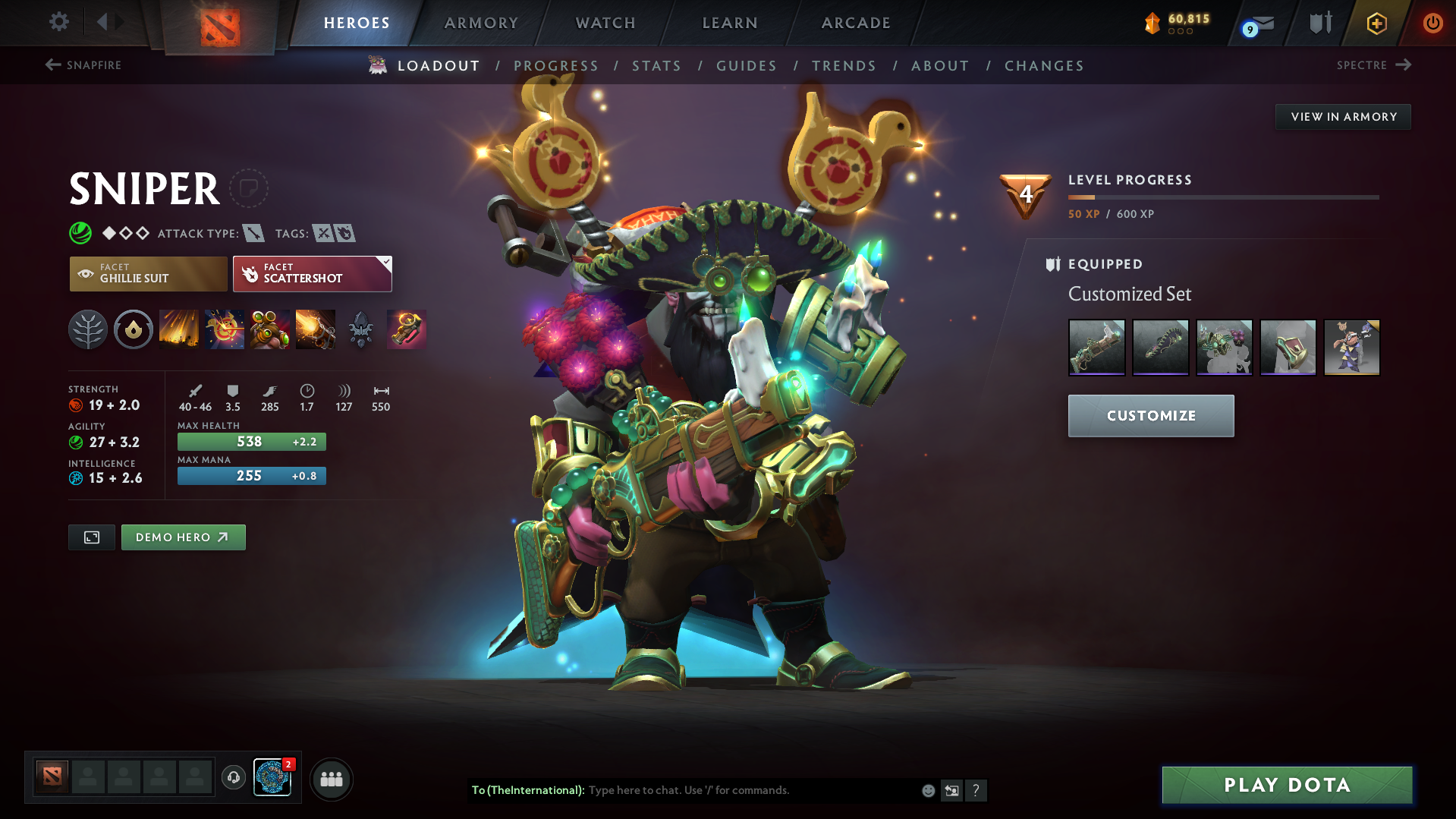Image resolution: width=1456 pixels, height=819 pixels.
Task: Click the VIEW IN ARMORY button
Action: [1342, 116]
